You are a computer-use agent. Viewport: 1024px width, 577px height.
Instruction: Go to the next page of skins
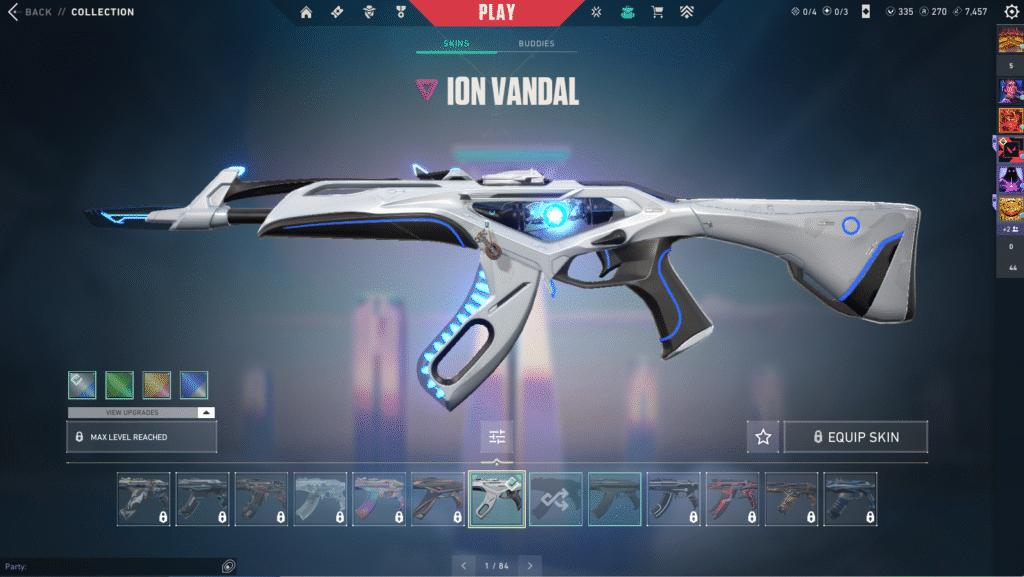pyautogui.click(x=531, y=566)
